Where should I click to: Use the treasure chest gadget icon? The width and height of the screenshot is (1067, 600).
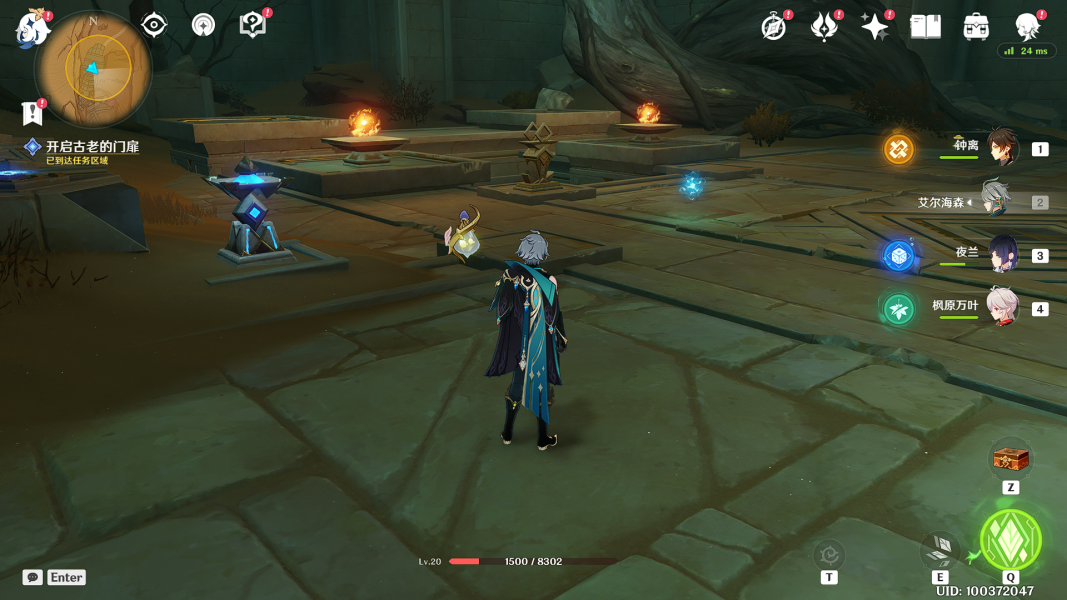pos(1011,461)
